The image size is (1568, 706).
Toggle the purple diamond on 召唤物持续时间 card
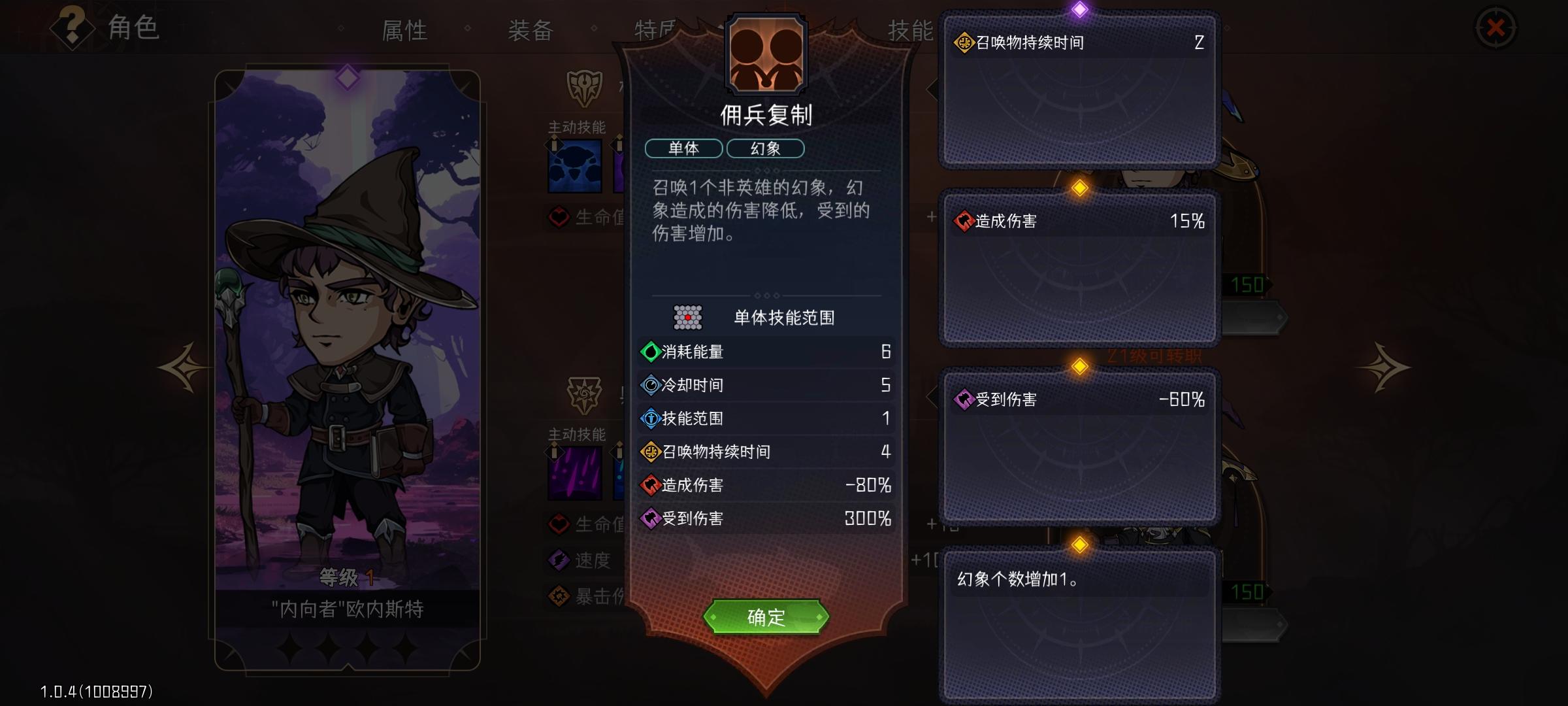pos(1079,9)
